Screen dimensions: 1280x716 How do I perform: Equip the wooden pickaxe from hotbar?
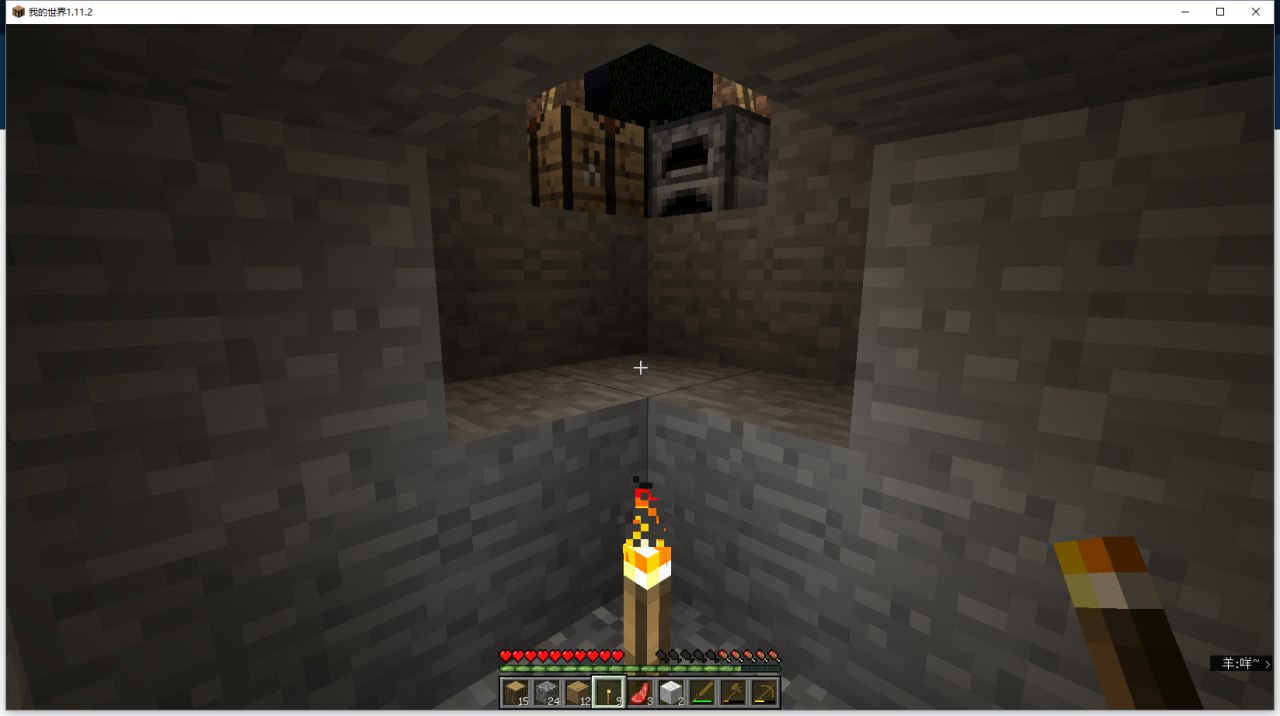[764, 692]
